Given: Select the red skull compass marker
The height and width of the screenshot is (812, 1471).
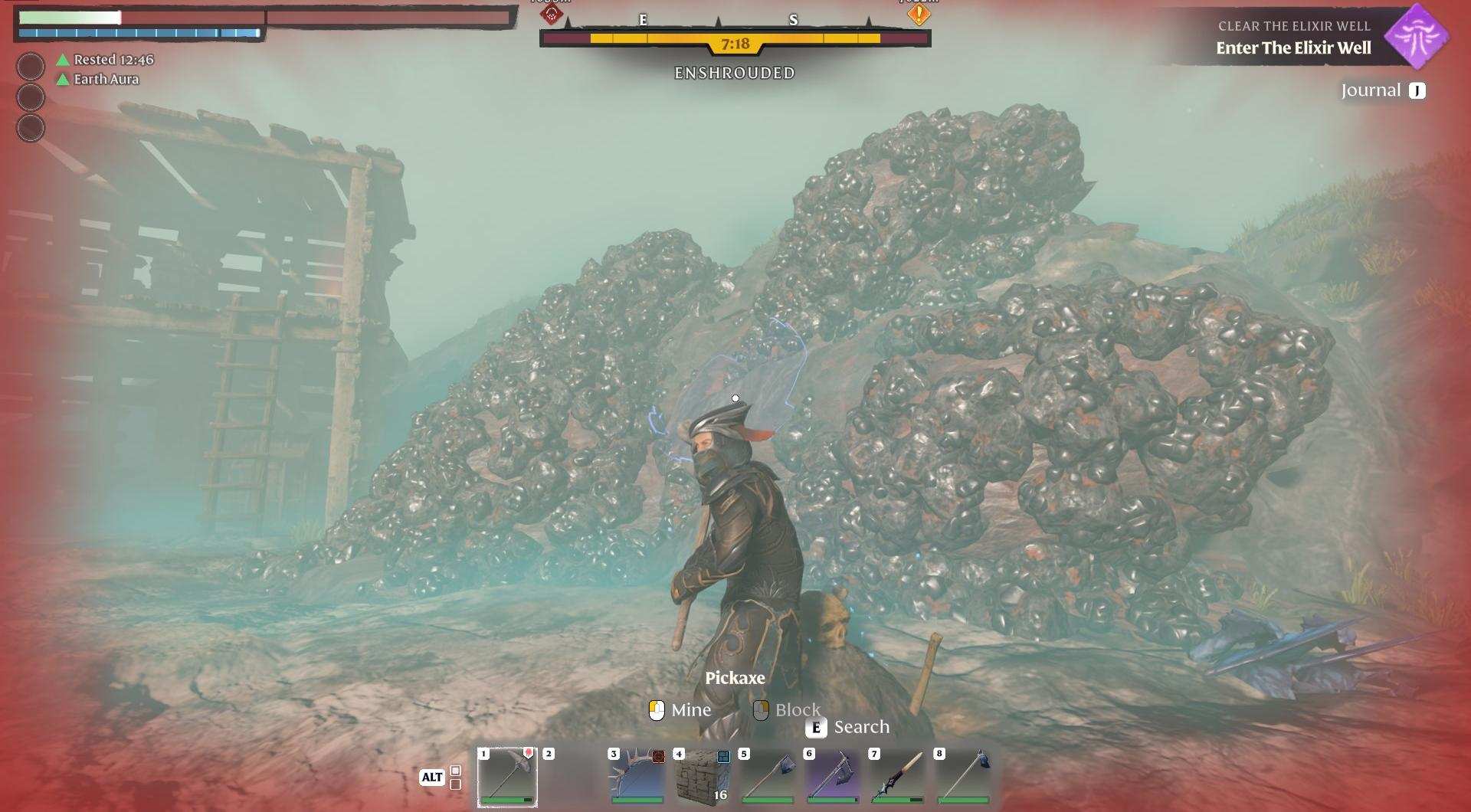Looking at the screenshot, I should pyautogui.click(x=552, y=13).
